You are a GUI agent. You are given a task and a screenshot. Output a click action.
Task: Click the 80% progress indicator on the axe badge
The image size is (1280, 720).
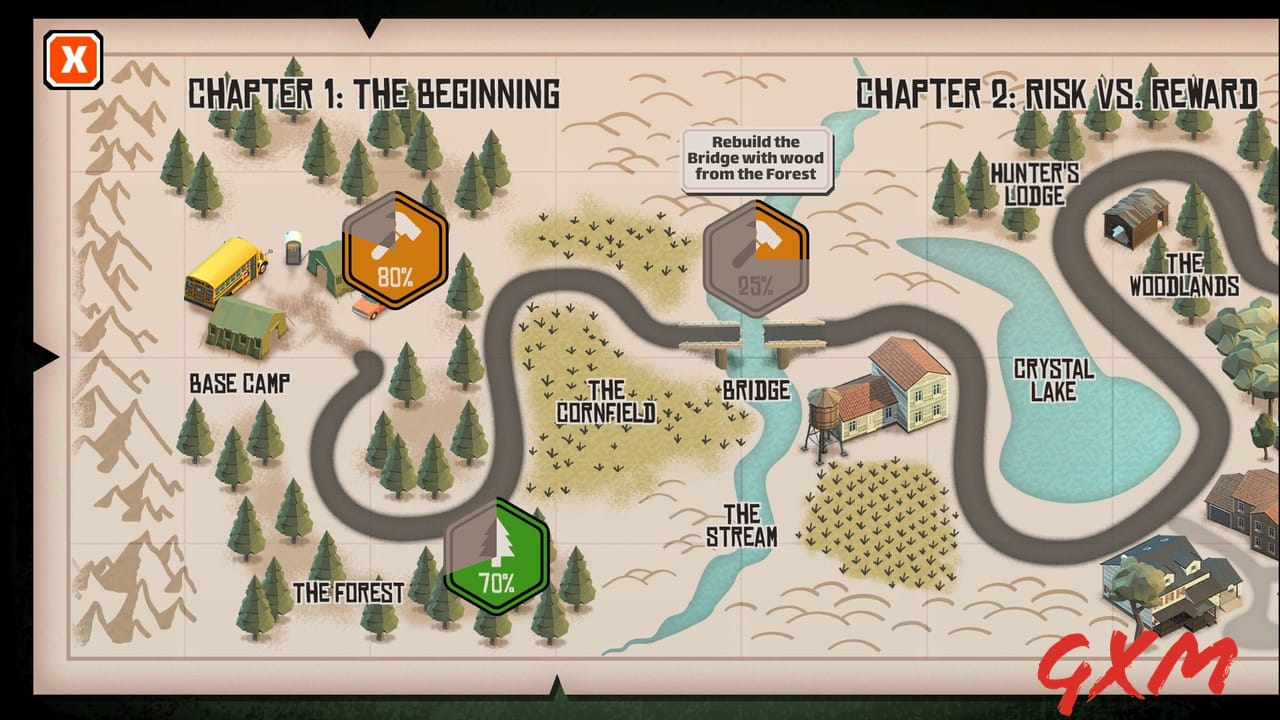pyautogui.click(x=394, y=274)
